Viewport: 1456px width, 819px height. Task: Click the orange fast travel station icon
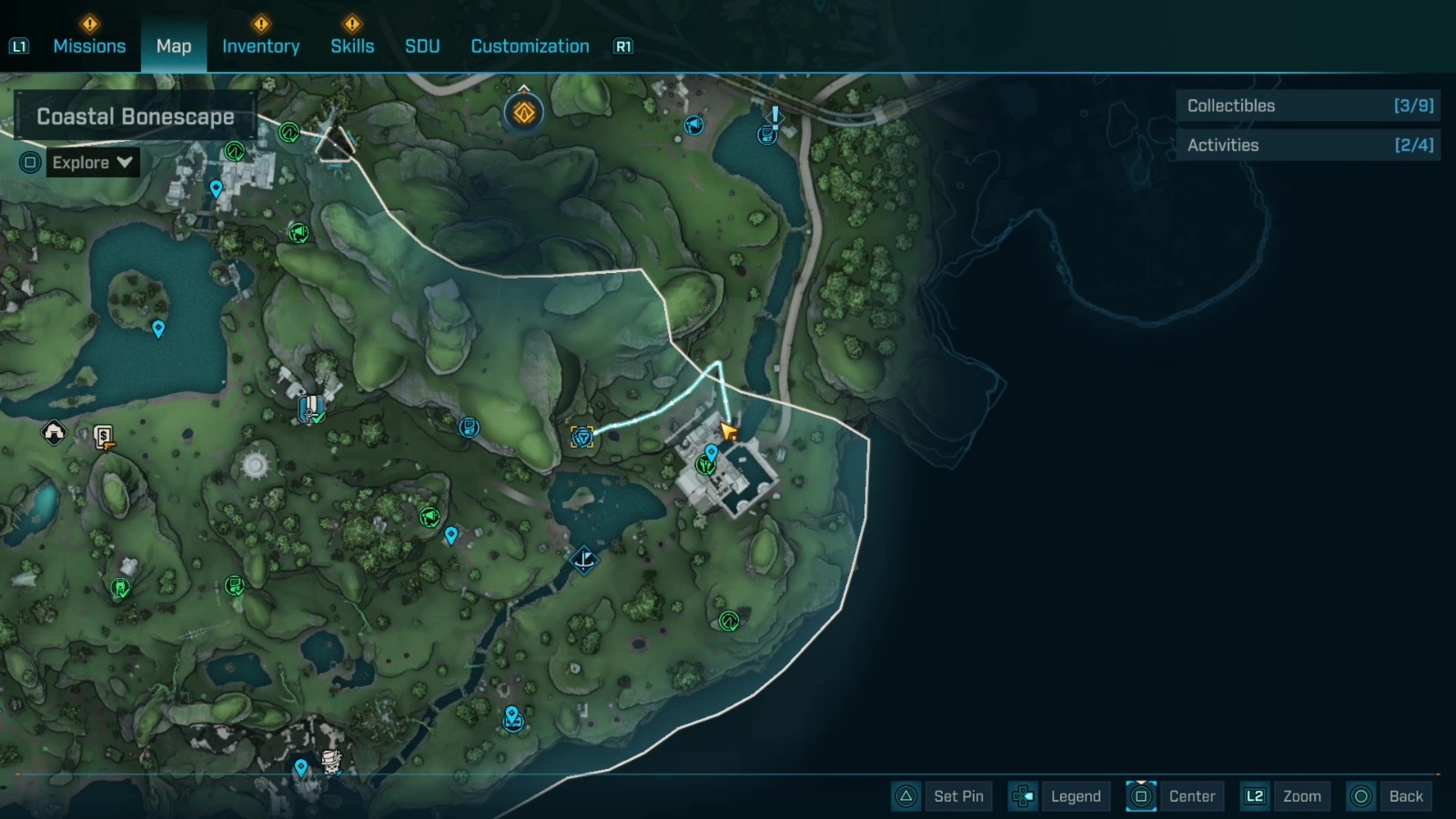pyautogui.click(x=523, y=112)
